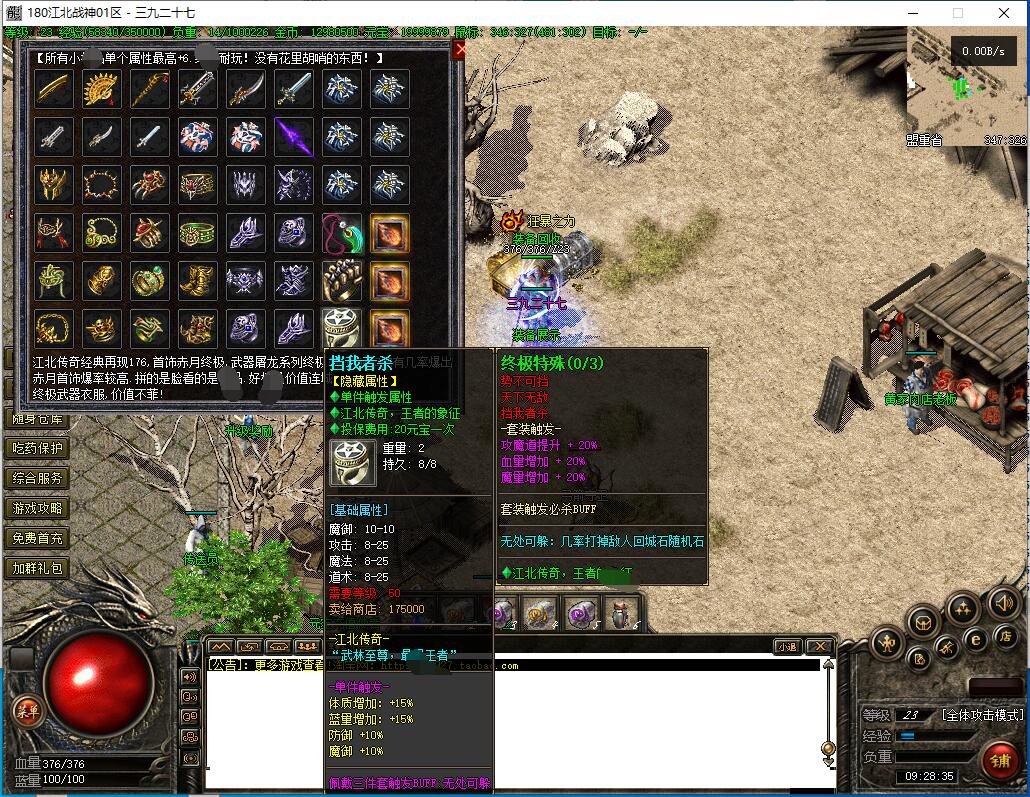Select the golden boots item slot
This screenshot has height=797, width=1030.
197,281
